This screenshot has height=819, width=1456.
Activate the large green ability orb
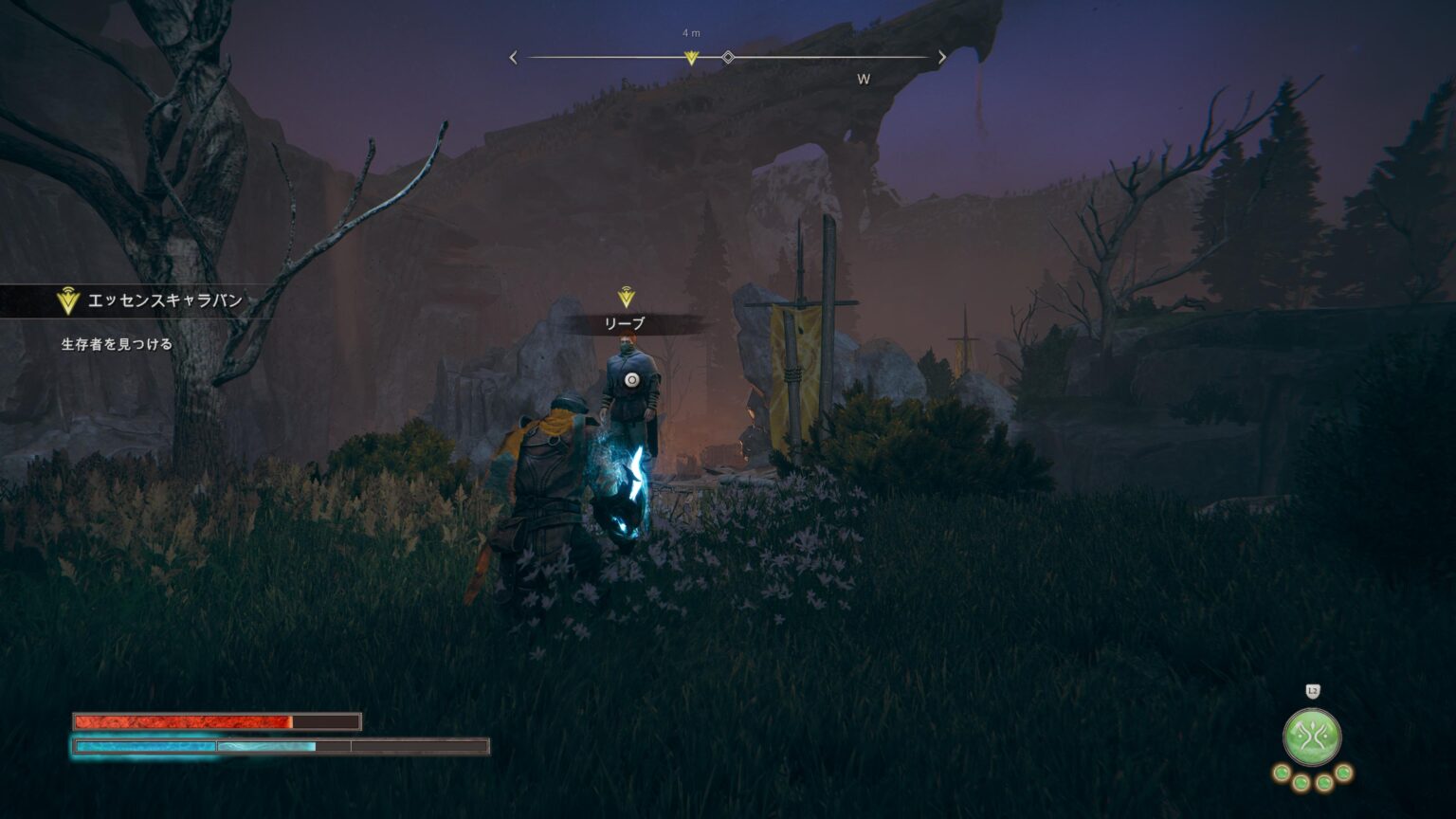click(x=1312, y=737)
